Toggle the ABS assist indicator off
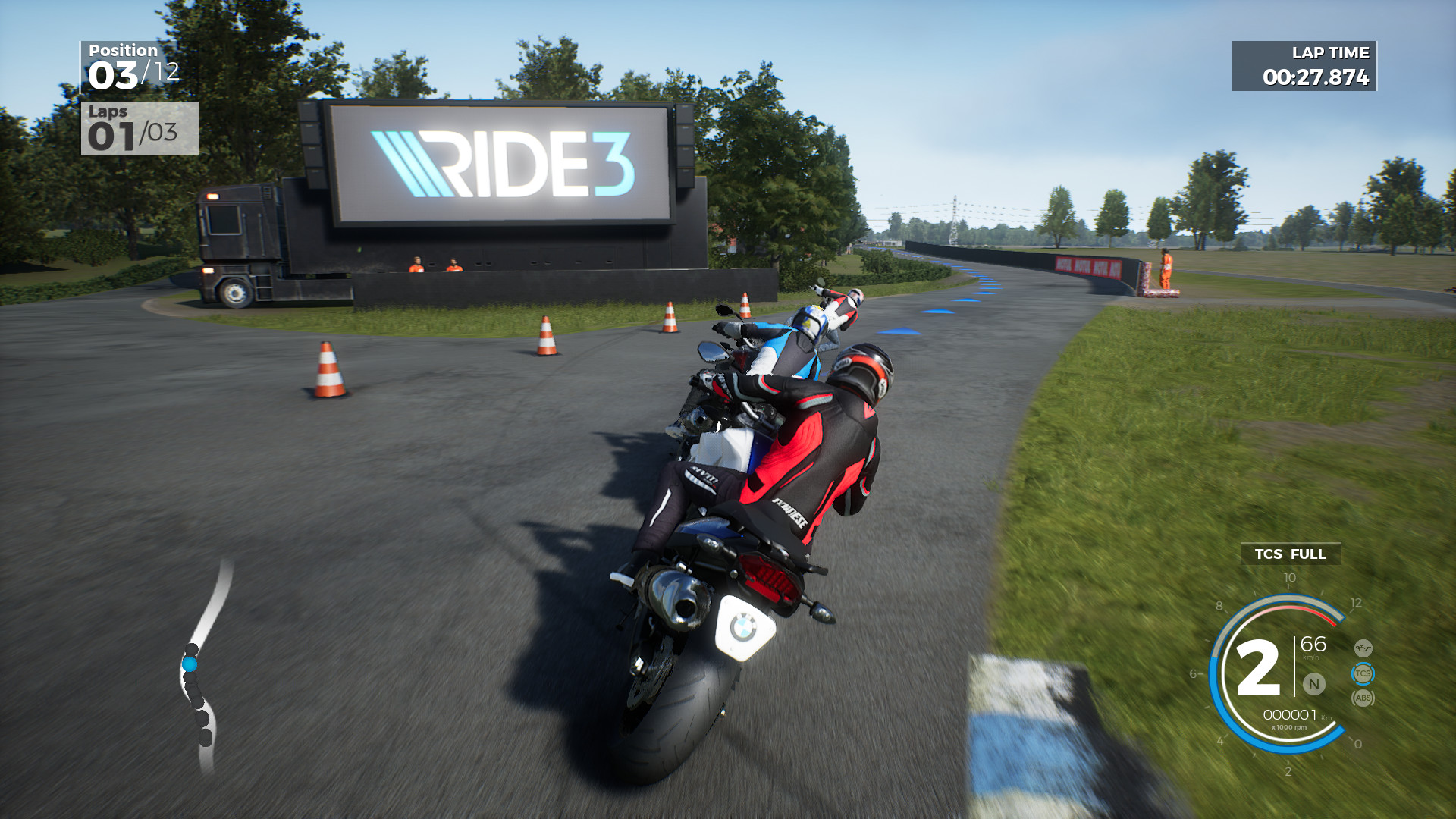This screenshot has width=1456, height=819. click(x=1363, y=698)
